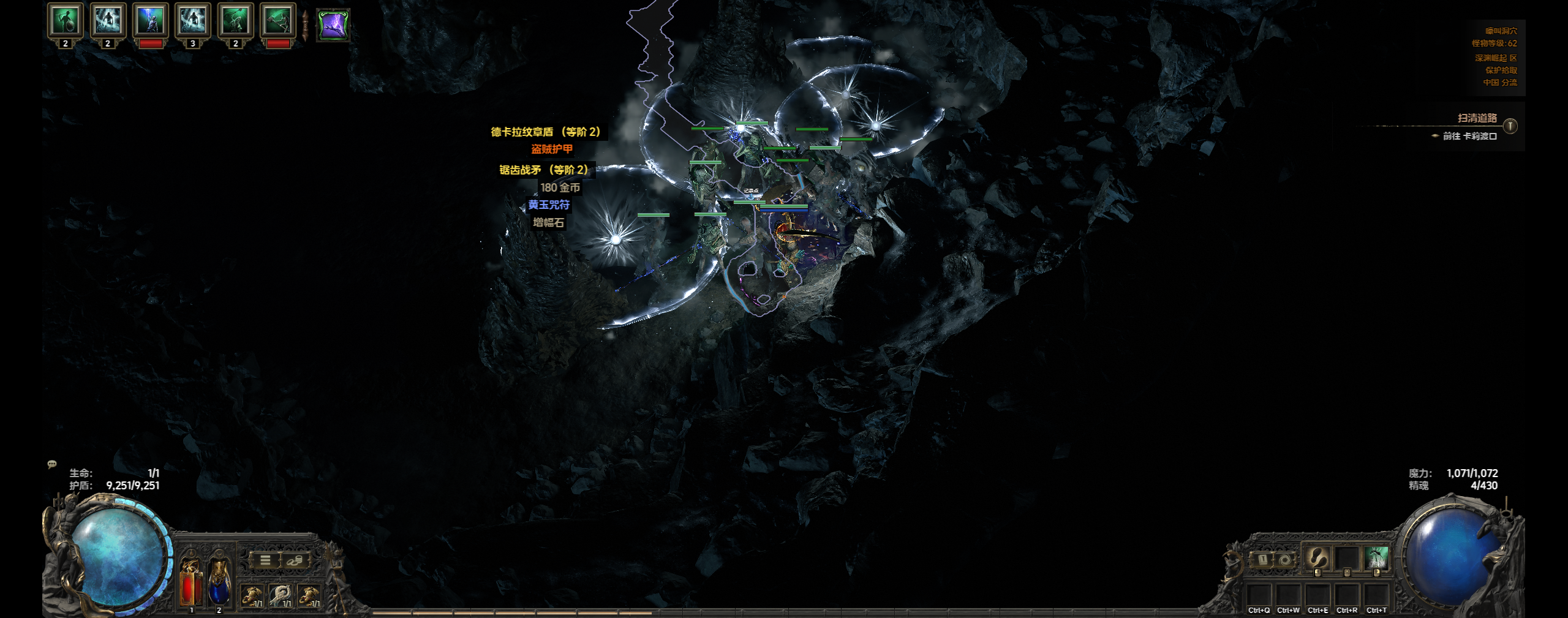Click the spiral swirl button
The width and height of the screenshot is (1568, 618).
click(x=1285, y=559)
